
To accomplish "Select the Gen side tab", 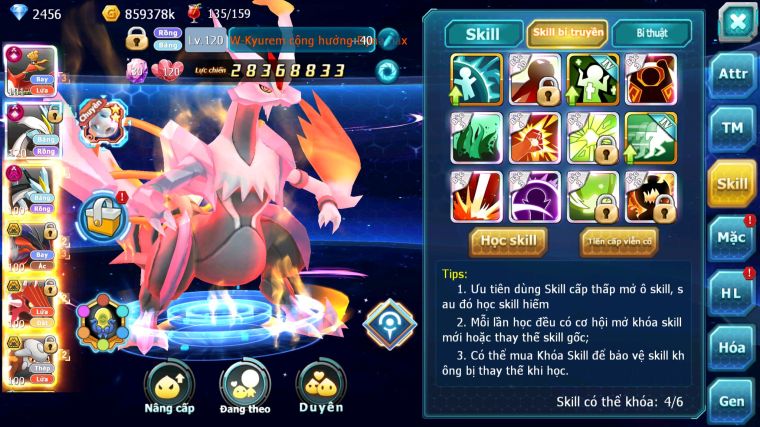I will pyautogui.click(x=732, y=400).
